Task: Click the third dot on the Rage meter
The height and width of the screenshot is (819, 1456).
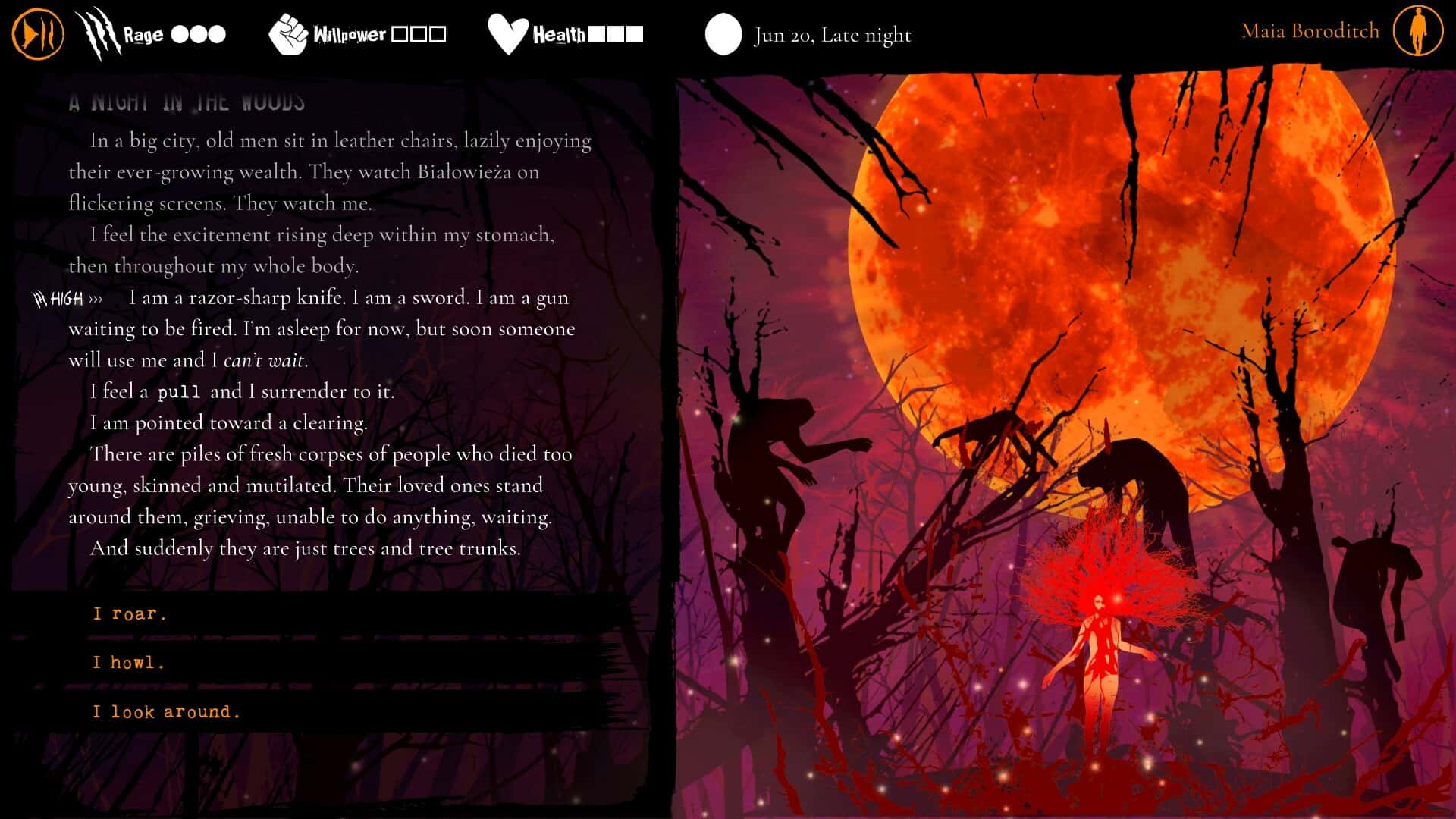Action: 217,34
